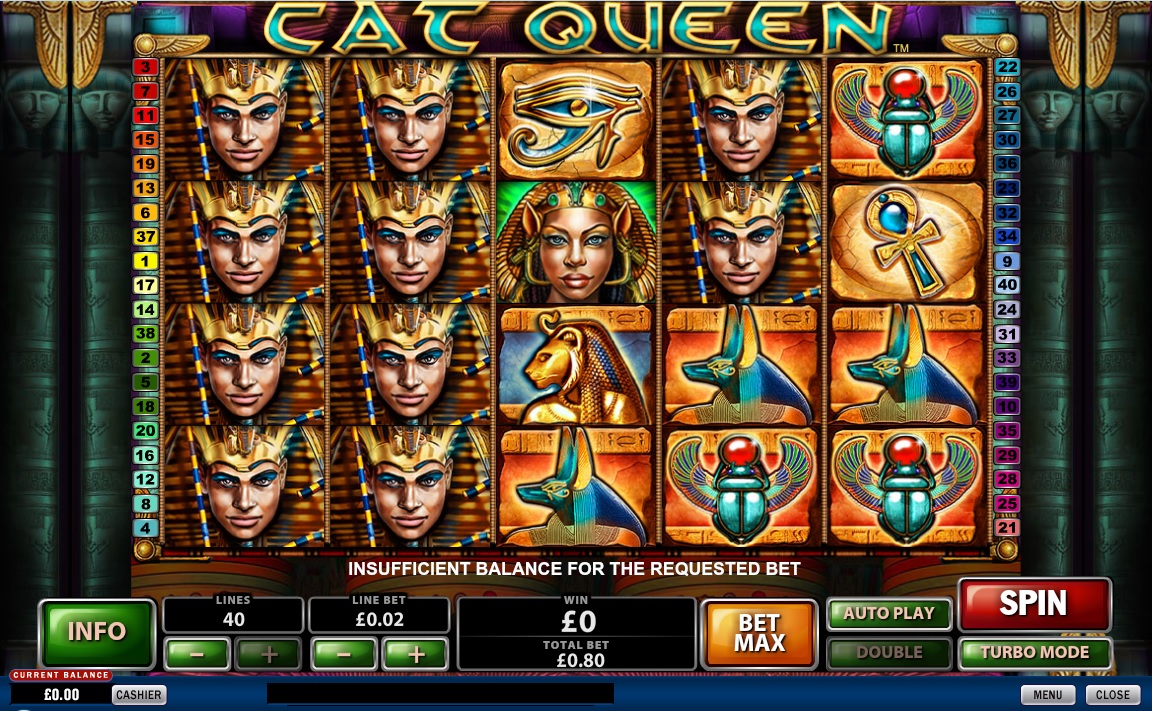Select payline number 4 marker
Viewport: 1152px width, 711px height.
pyautogui.click(x=146, y=528)
